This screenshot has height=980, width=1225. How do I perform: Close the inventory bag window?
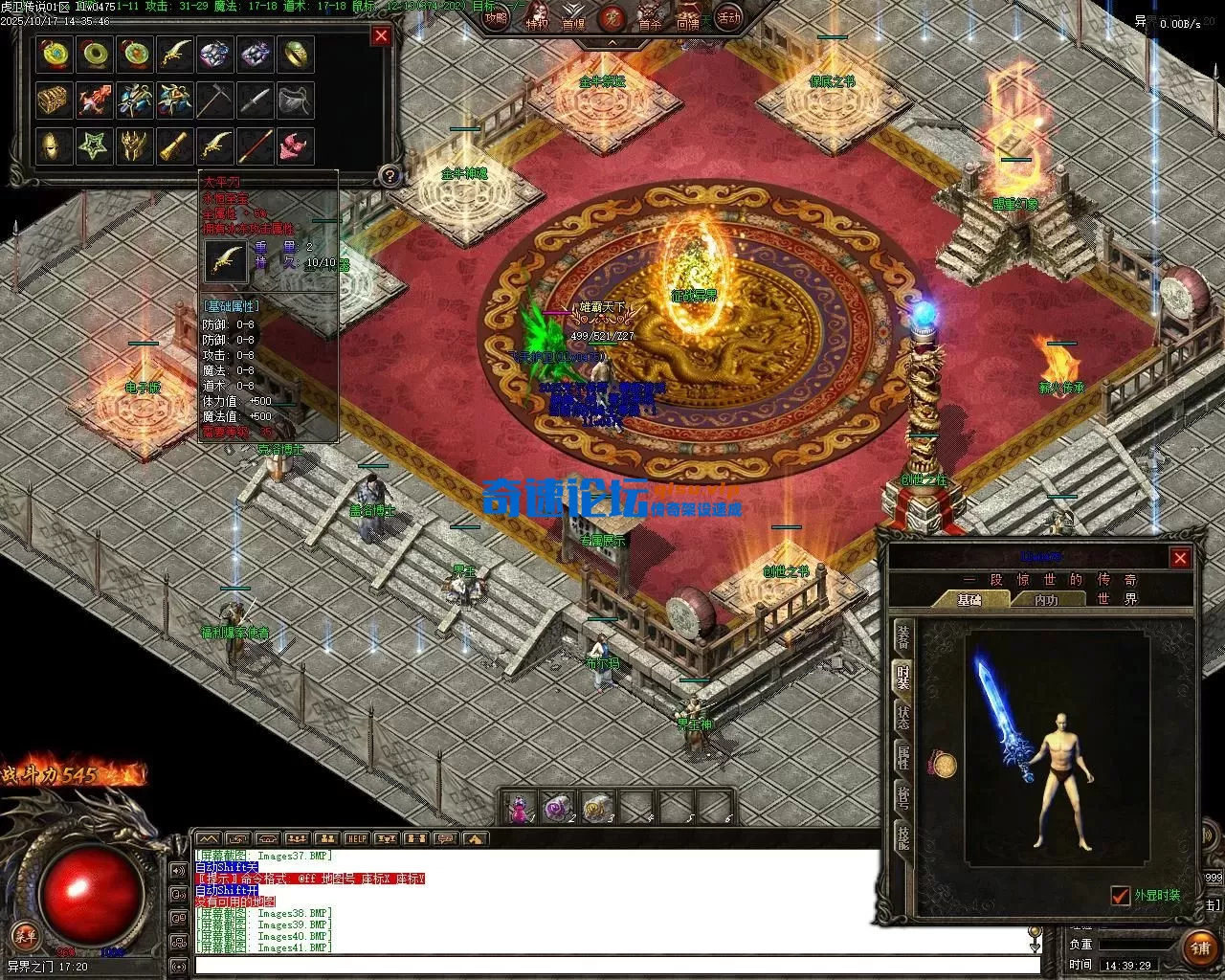click(381, 36)
